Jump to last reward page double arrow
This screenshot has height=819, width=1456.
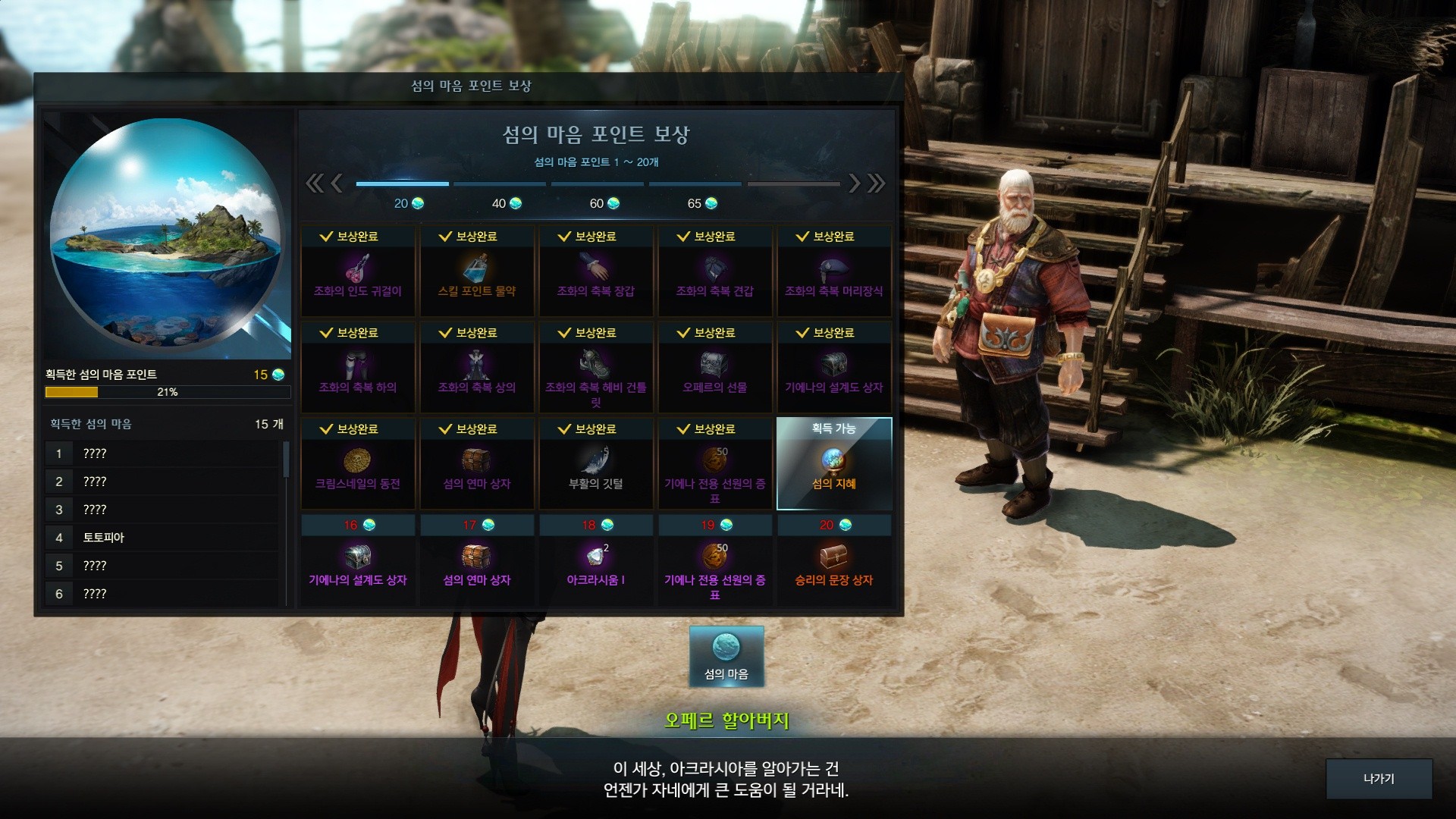tap(877, 183)
